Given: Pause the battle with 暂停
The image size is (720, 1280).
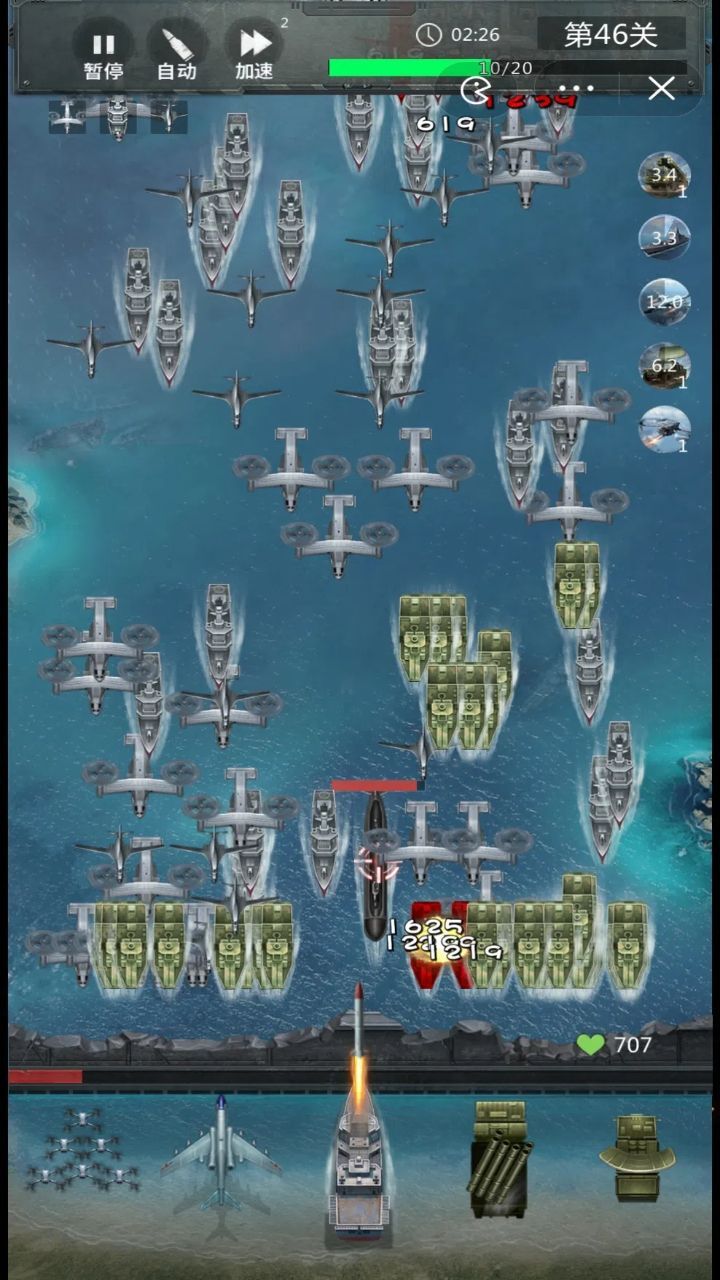Looking at the screenshot, I should tap(103, 53).
